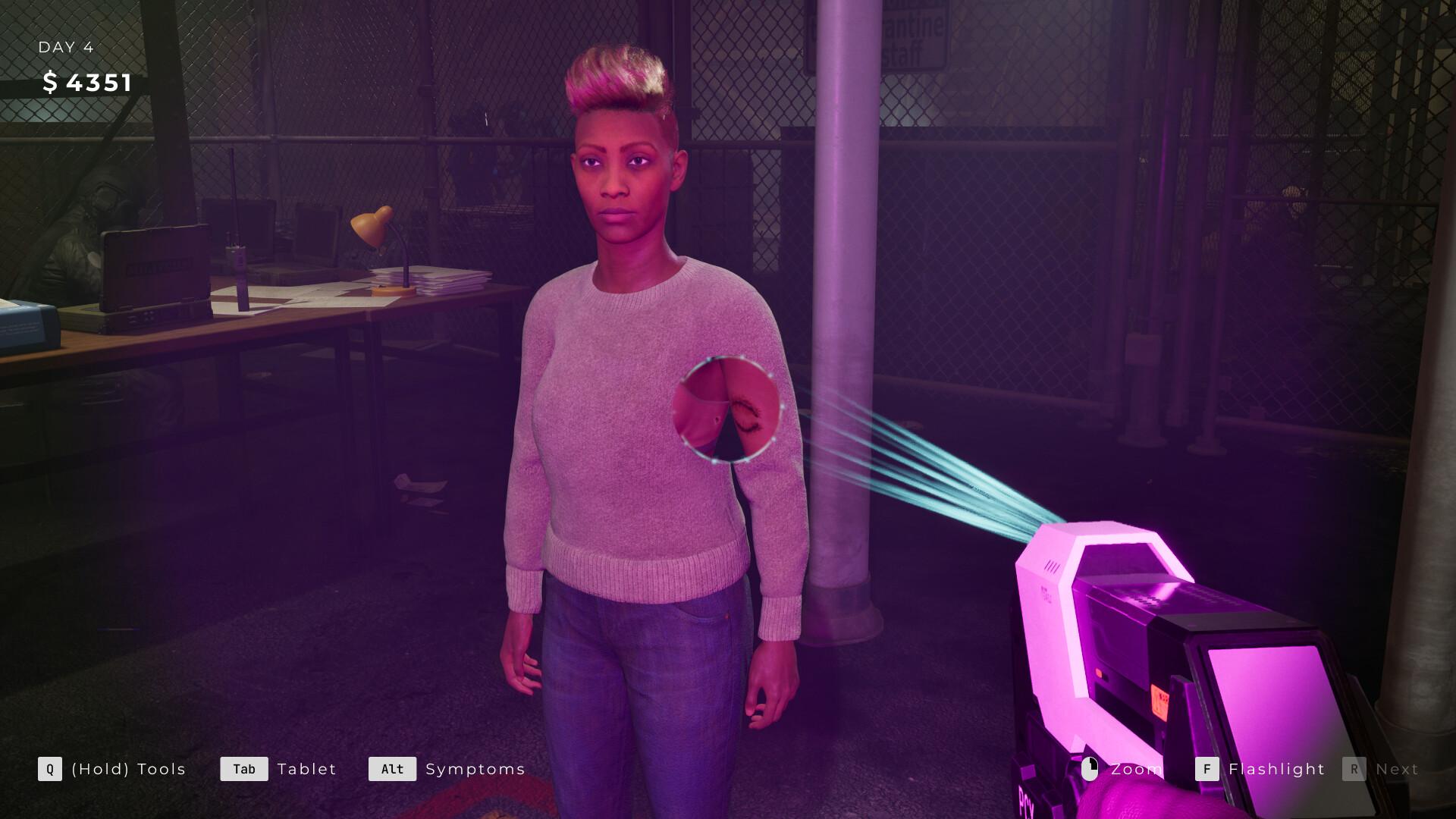The width and height of the screenshot is (1456, 819).
Task: Toggle the Symptoms overlay label
Action: (x=474, y=769)
